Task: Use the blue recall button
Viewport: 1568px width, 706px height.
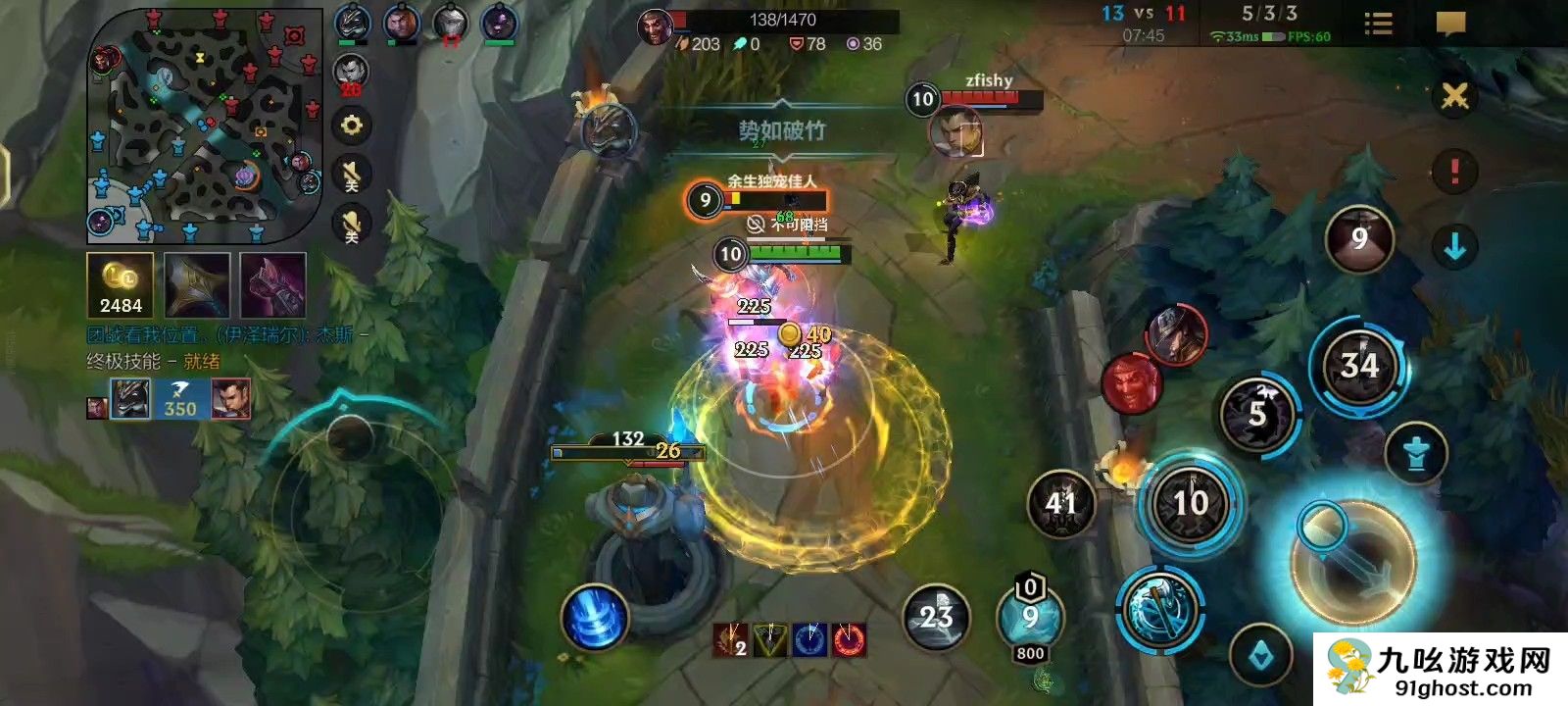Action: (594, 618)
